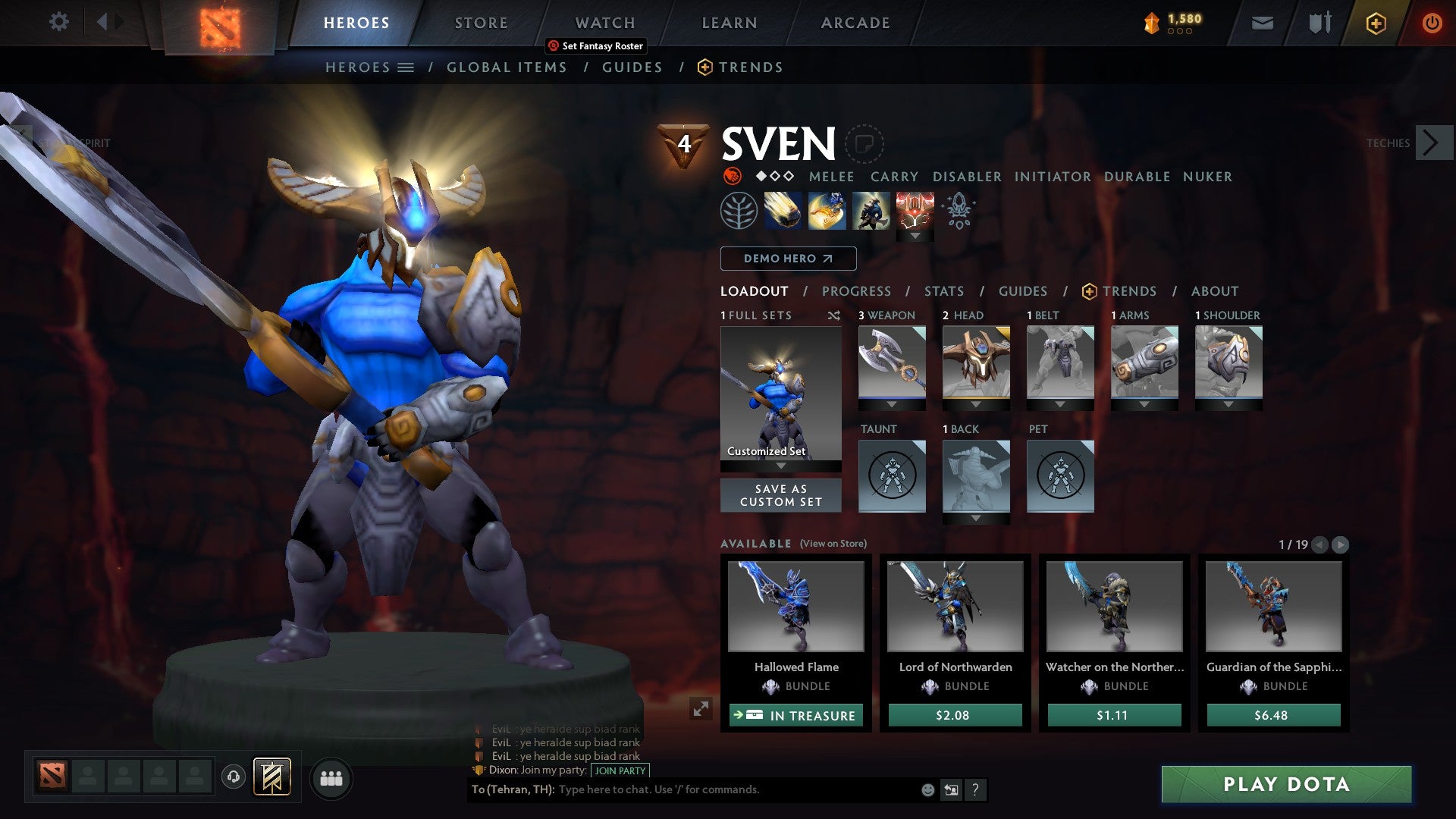Image resolution: width=1456 pixels, height=819 pixels.
Task: Shuffle the Full Sets loadout icon
Action: click(834, 315)
